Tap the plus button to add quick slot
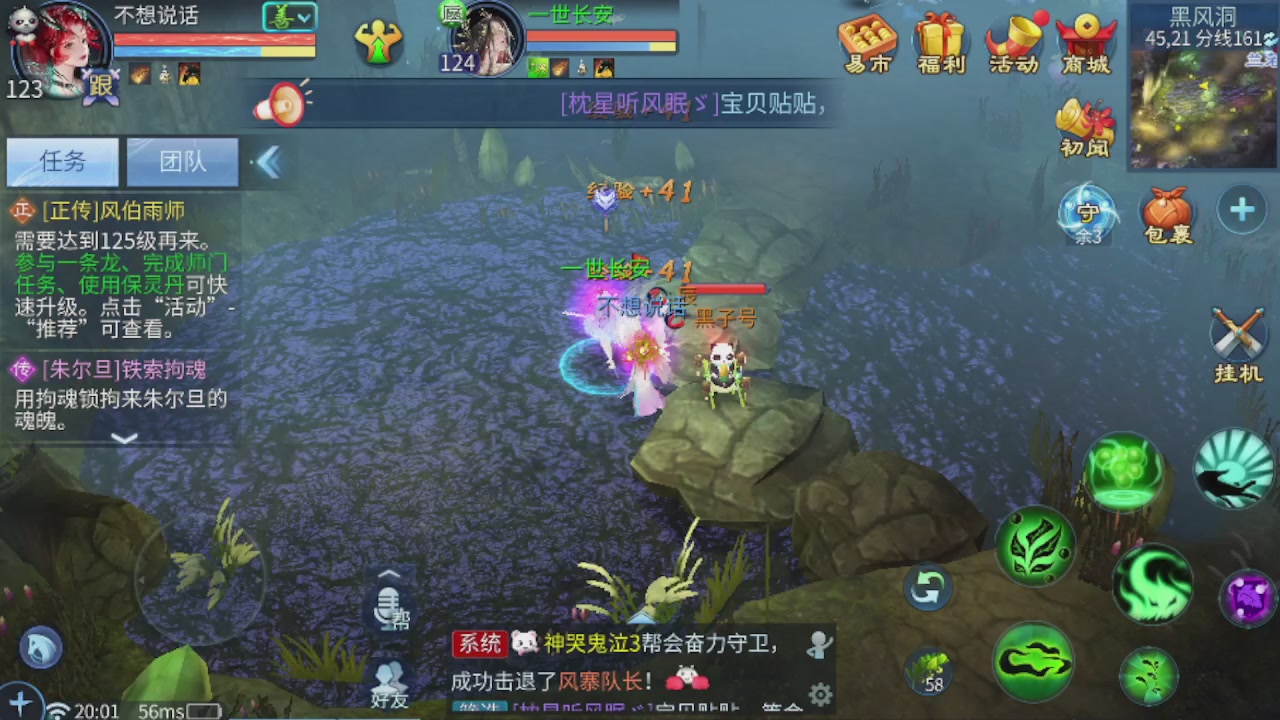 1241,210
